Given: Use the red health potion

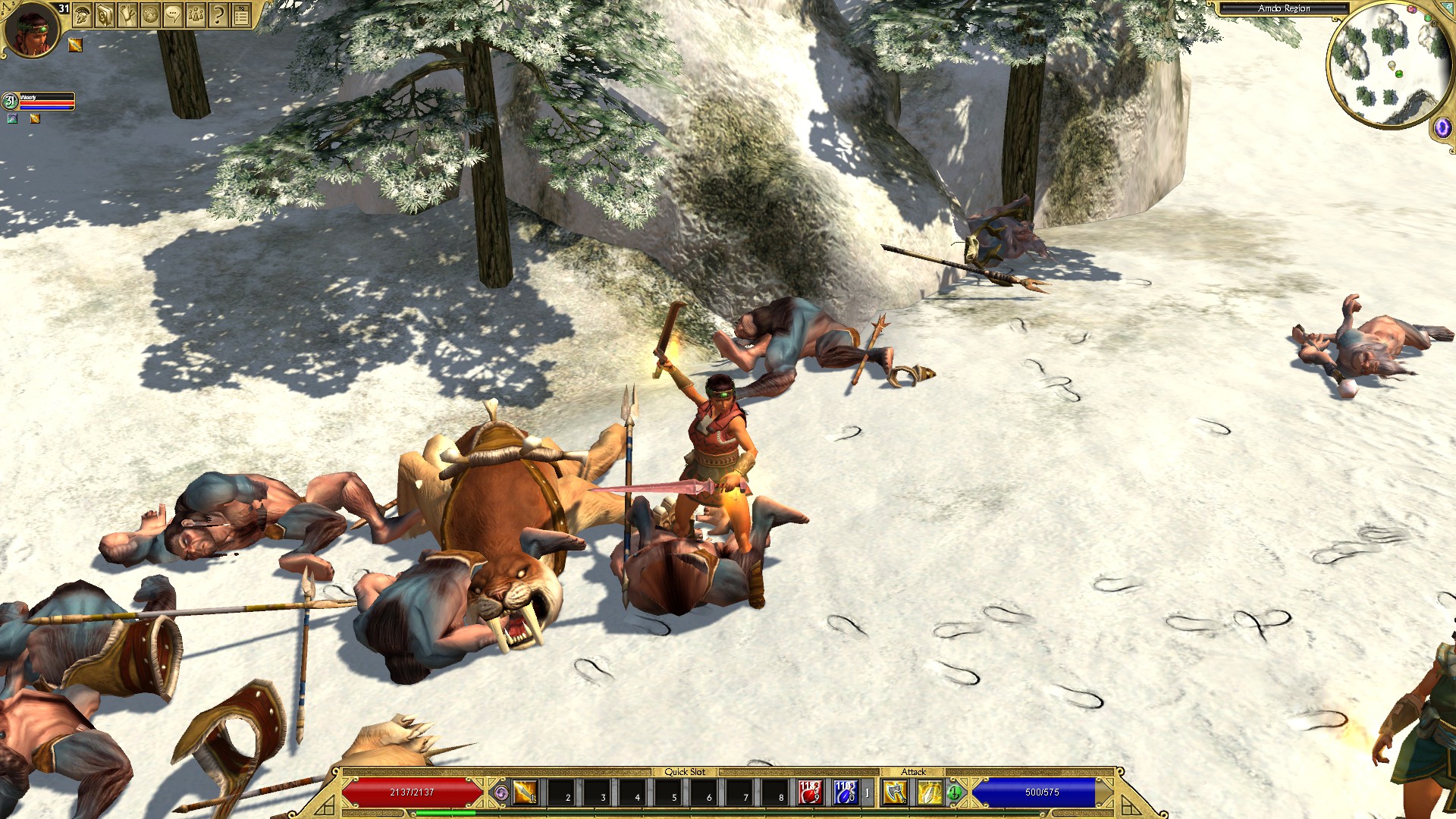Looking at the screenshot, I should pos(811,794).
